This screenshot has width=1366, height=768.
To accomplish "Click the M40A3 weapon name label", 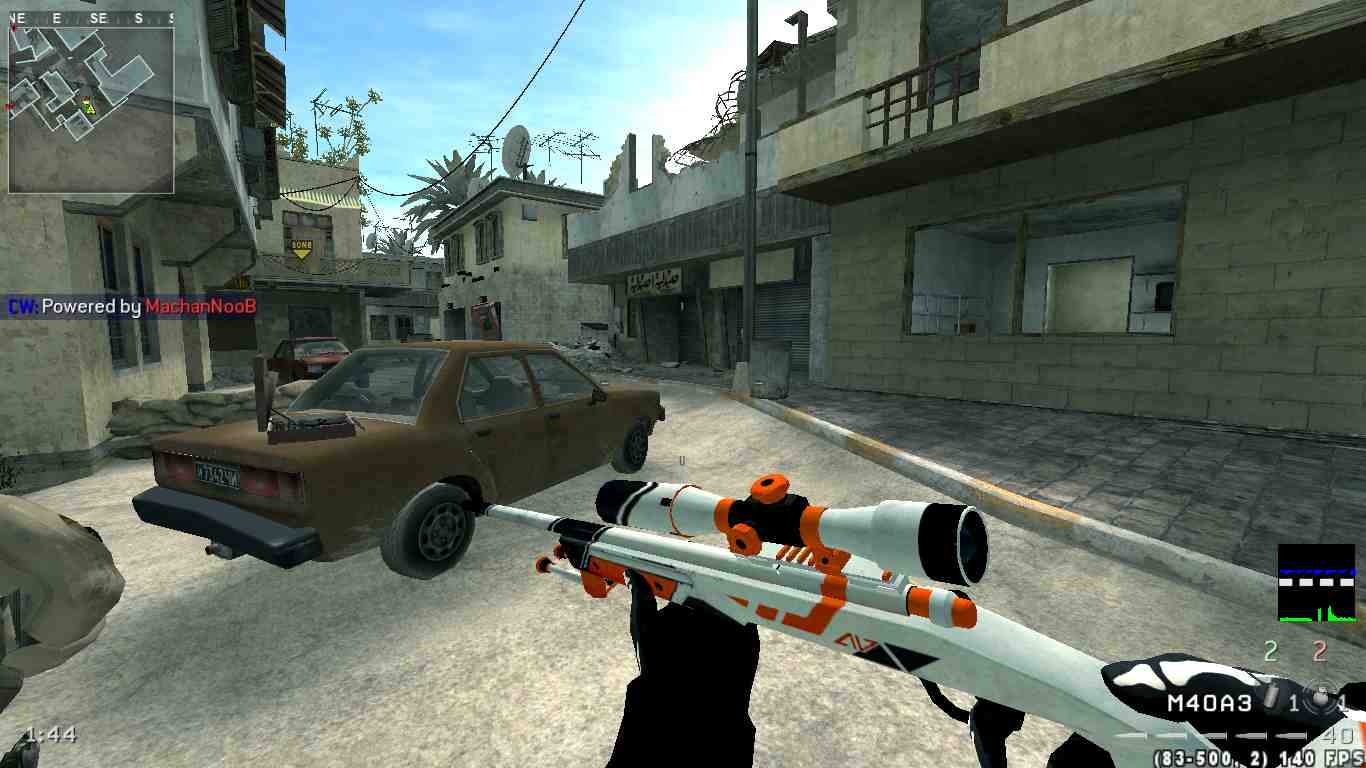I will 1209,704.
